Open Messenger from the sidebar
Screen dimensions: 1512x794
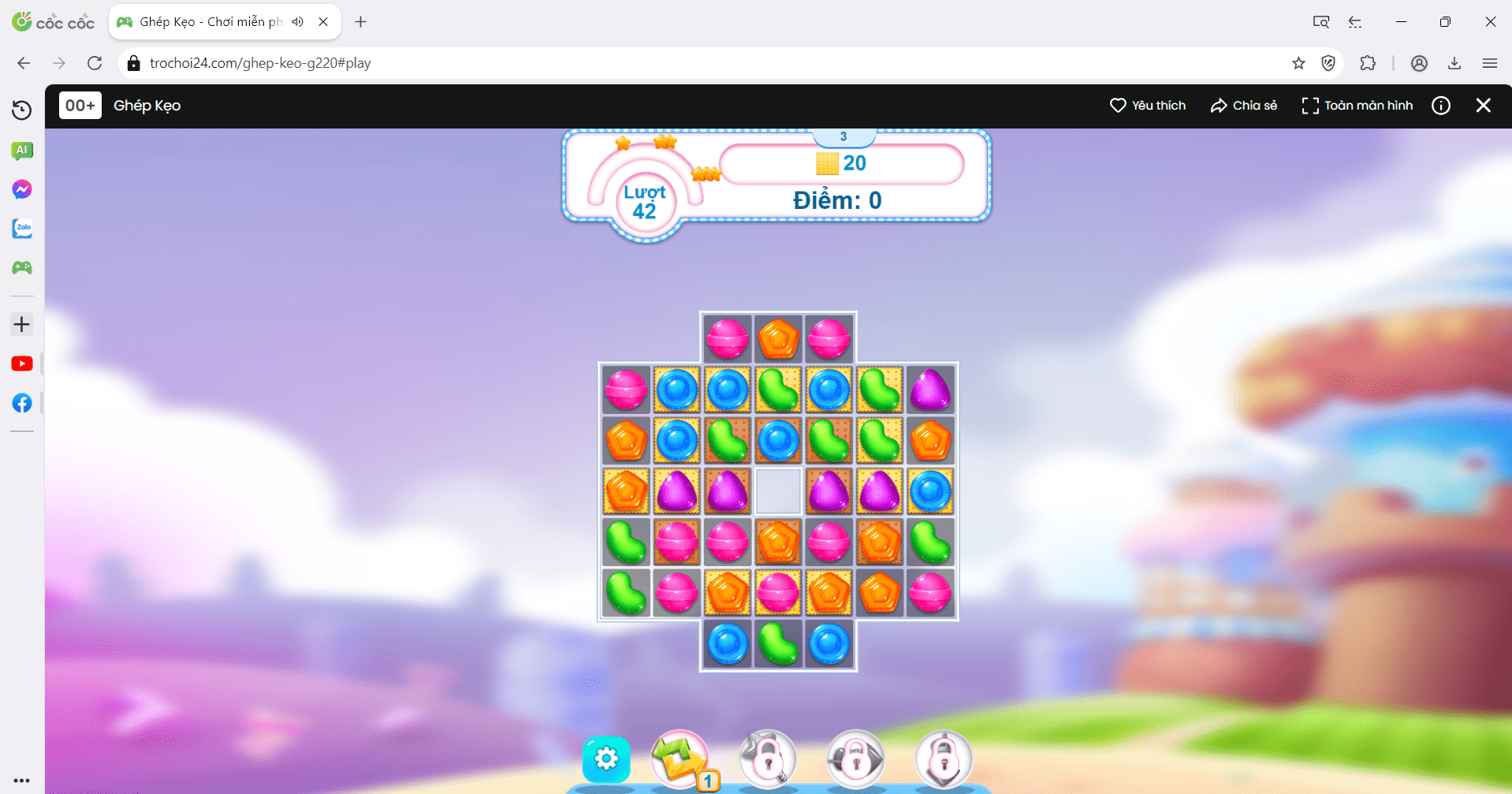tap(22, 189)
